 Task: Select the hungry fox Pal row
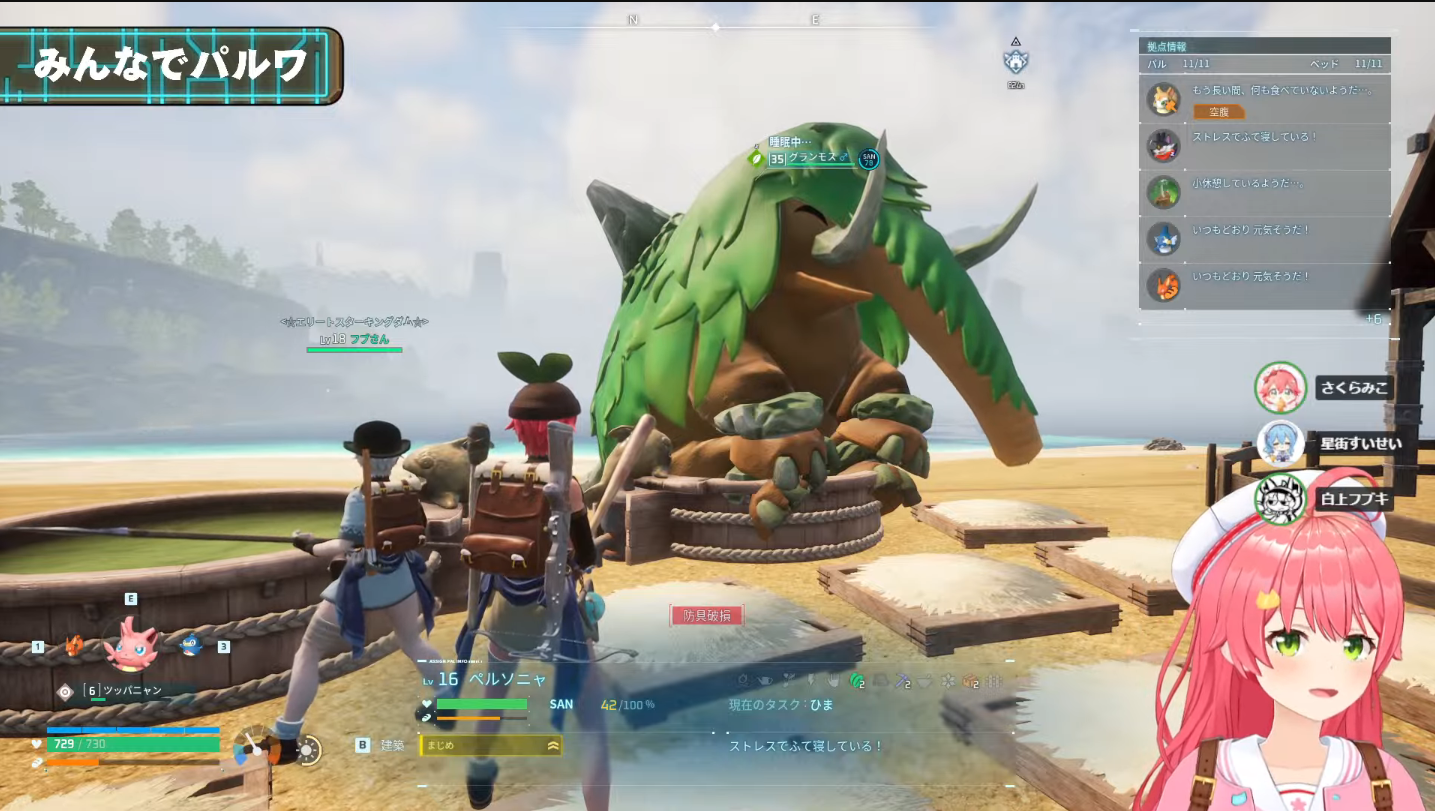point(1264,99)
